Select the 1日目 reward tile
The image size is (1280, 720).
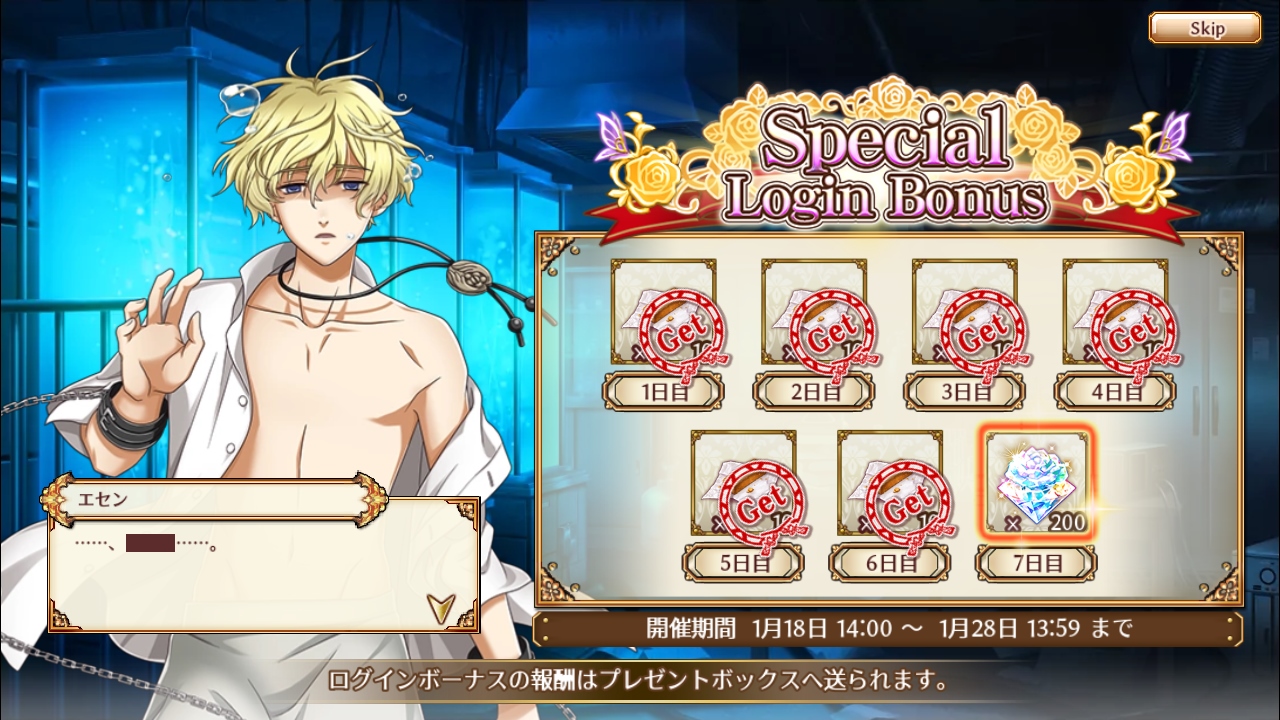(663, 313)
